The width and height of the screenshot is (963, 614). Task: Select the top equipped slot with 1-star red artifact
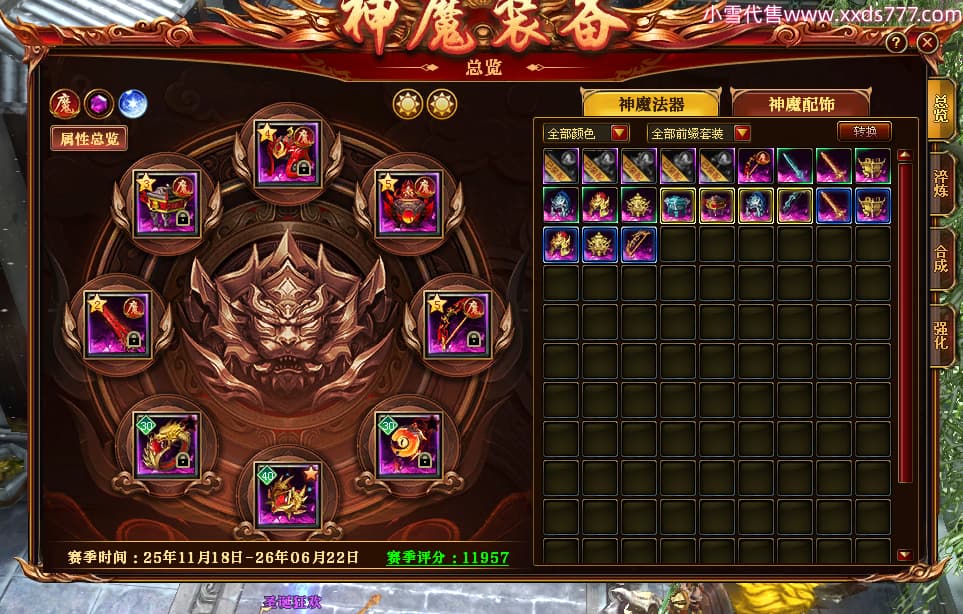pos(287,154)
